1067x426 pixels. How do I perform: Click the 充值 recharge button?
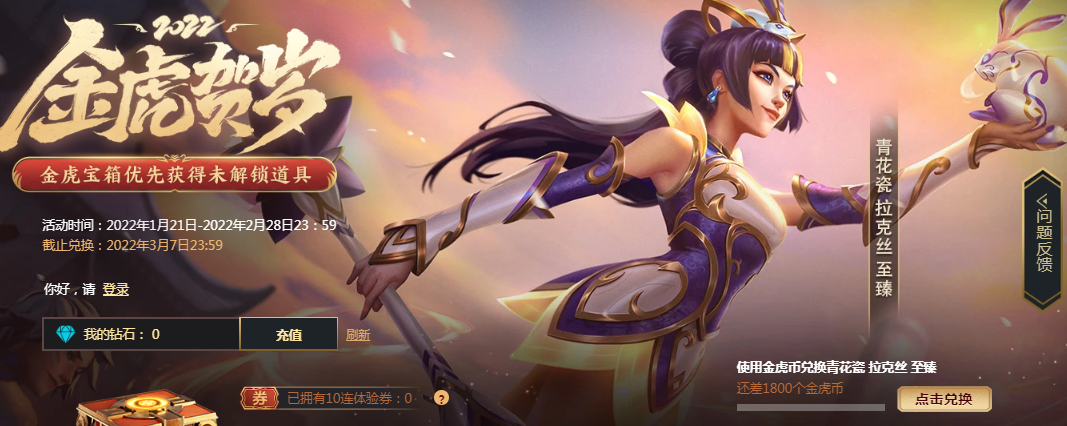pyautogui.click(x=289, y=335)
